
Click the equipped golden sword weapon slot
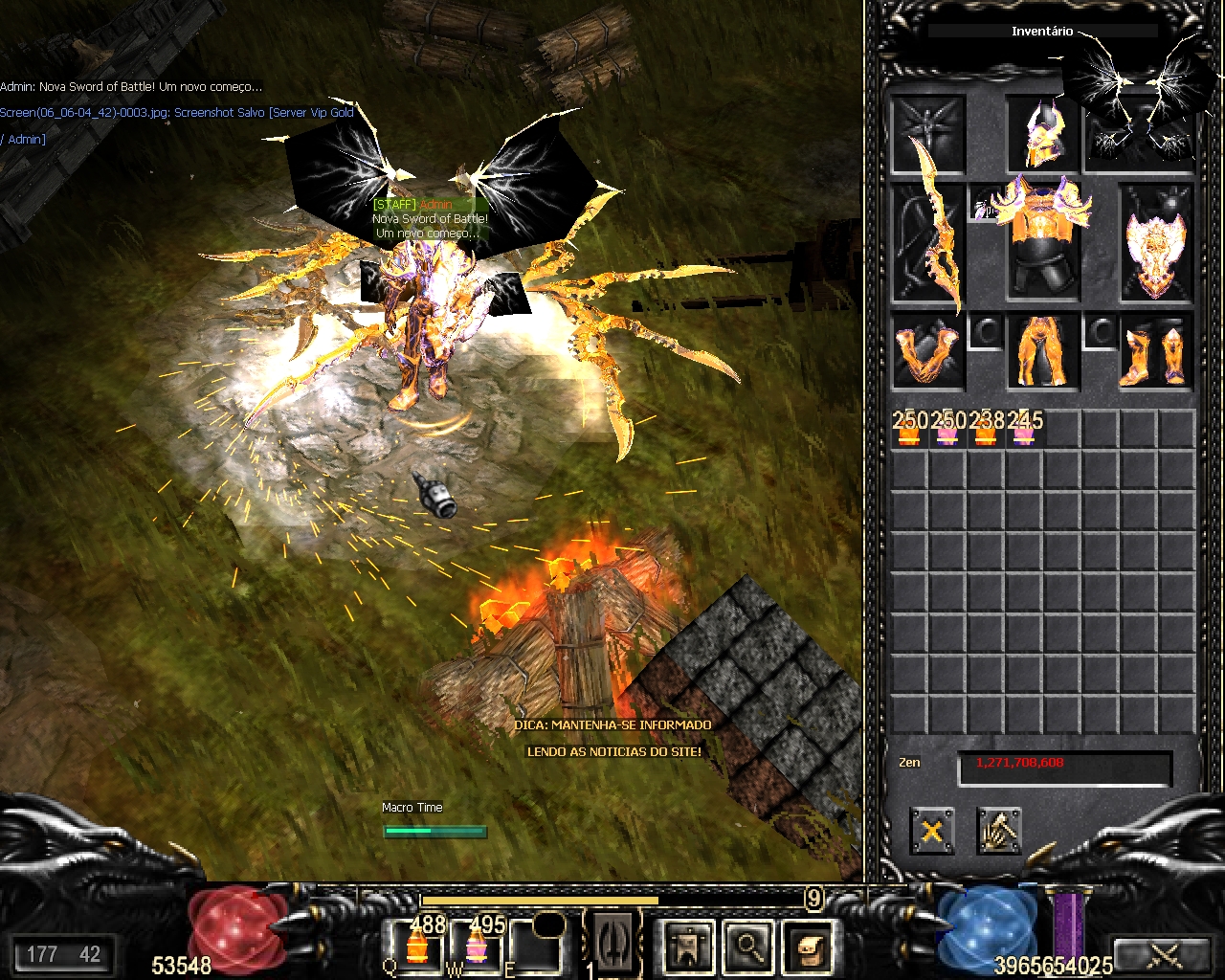pyautogui.click(x=929, y=241)
